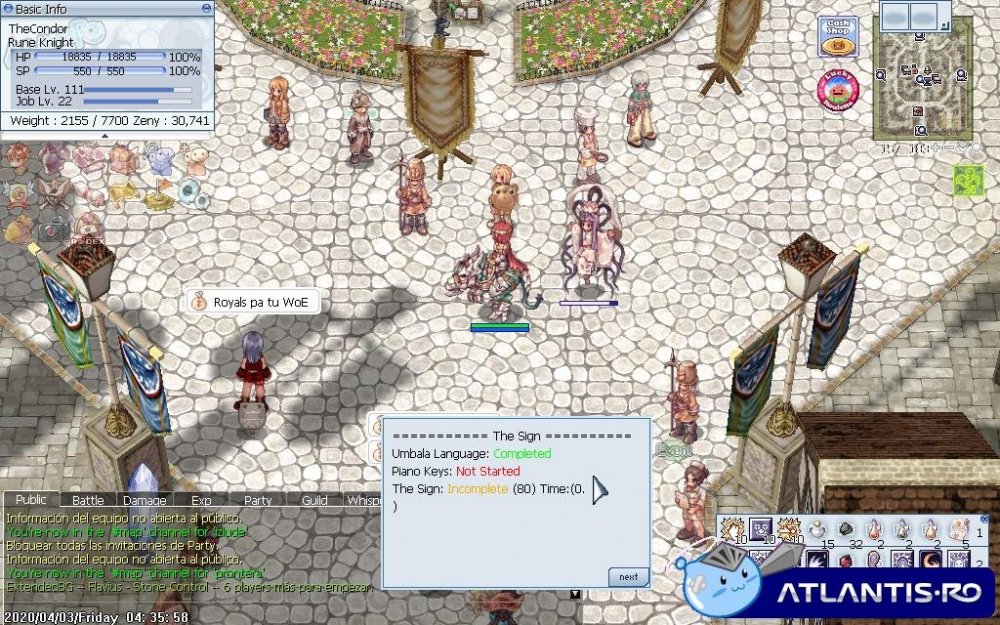Switch to the Battle chat tab
Image resolution: width=1000 pixels, height=625 pixels.
[88, 500]
